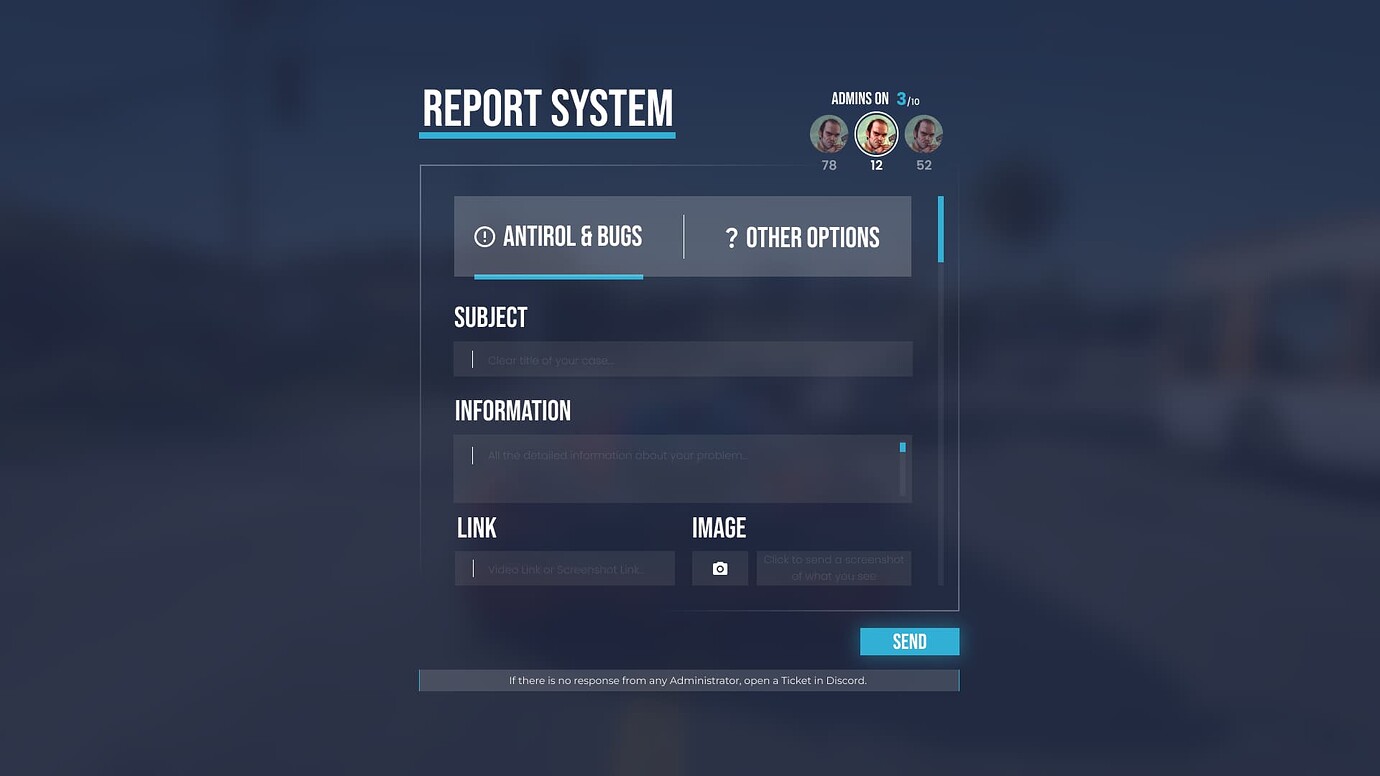Click the Subject label above the title field
Screen dimensions: 1380x776
point(491,317)
